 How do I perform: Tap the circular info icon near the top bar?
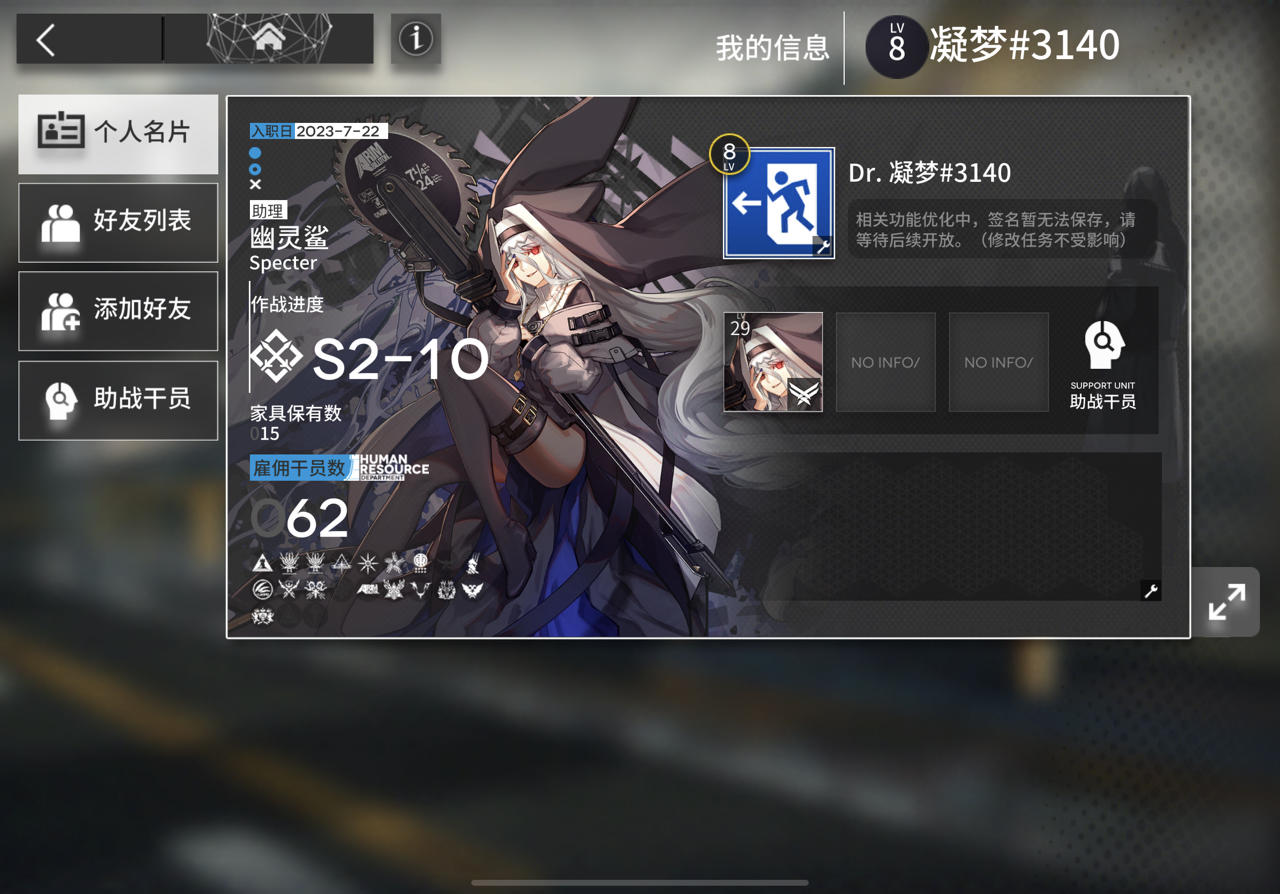pos(415,38)
